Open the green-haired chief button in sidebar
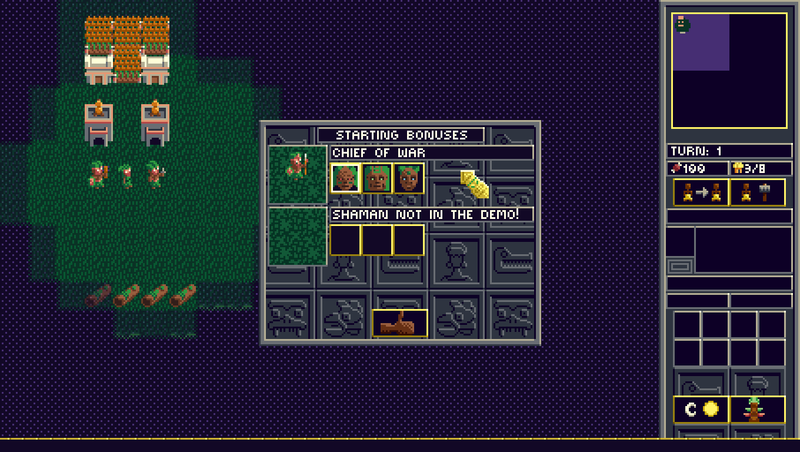Image resolution: width=800 pixels, height=452 pixels. pyautogui.click(x=757, y=409)
